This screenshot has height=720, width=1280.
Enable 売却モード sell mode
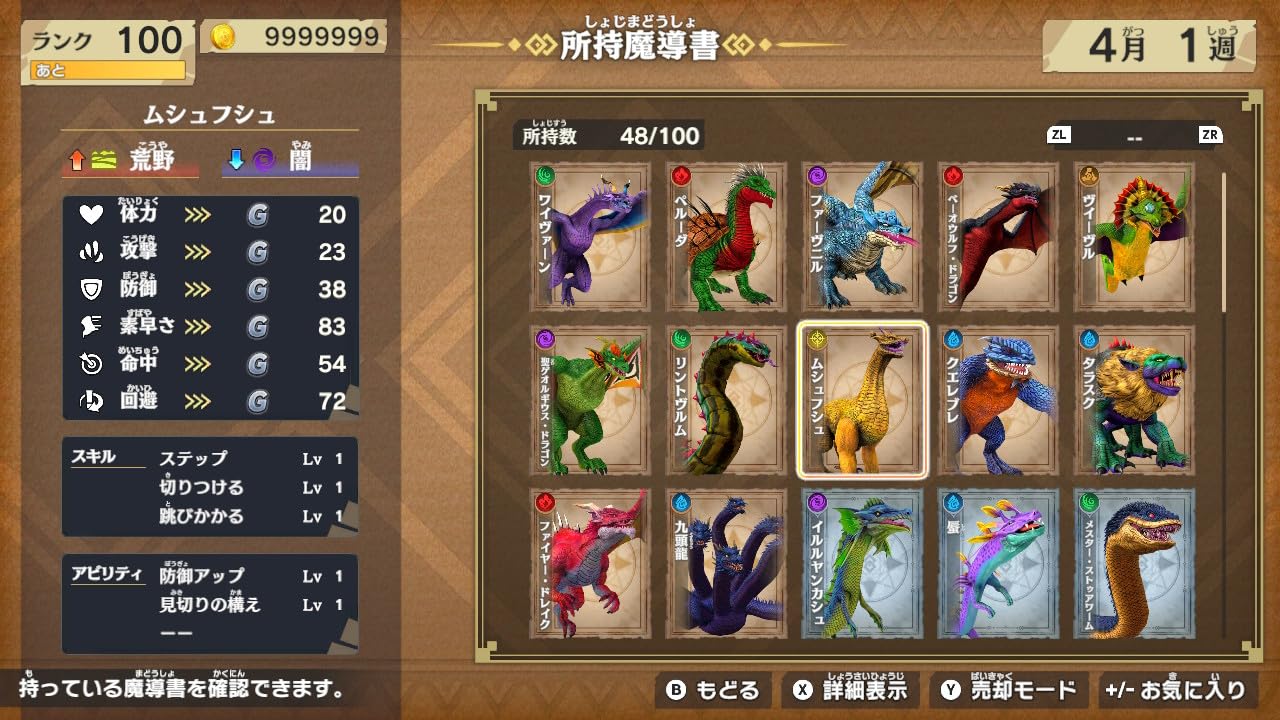[x=1011, y=689]
